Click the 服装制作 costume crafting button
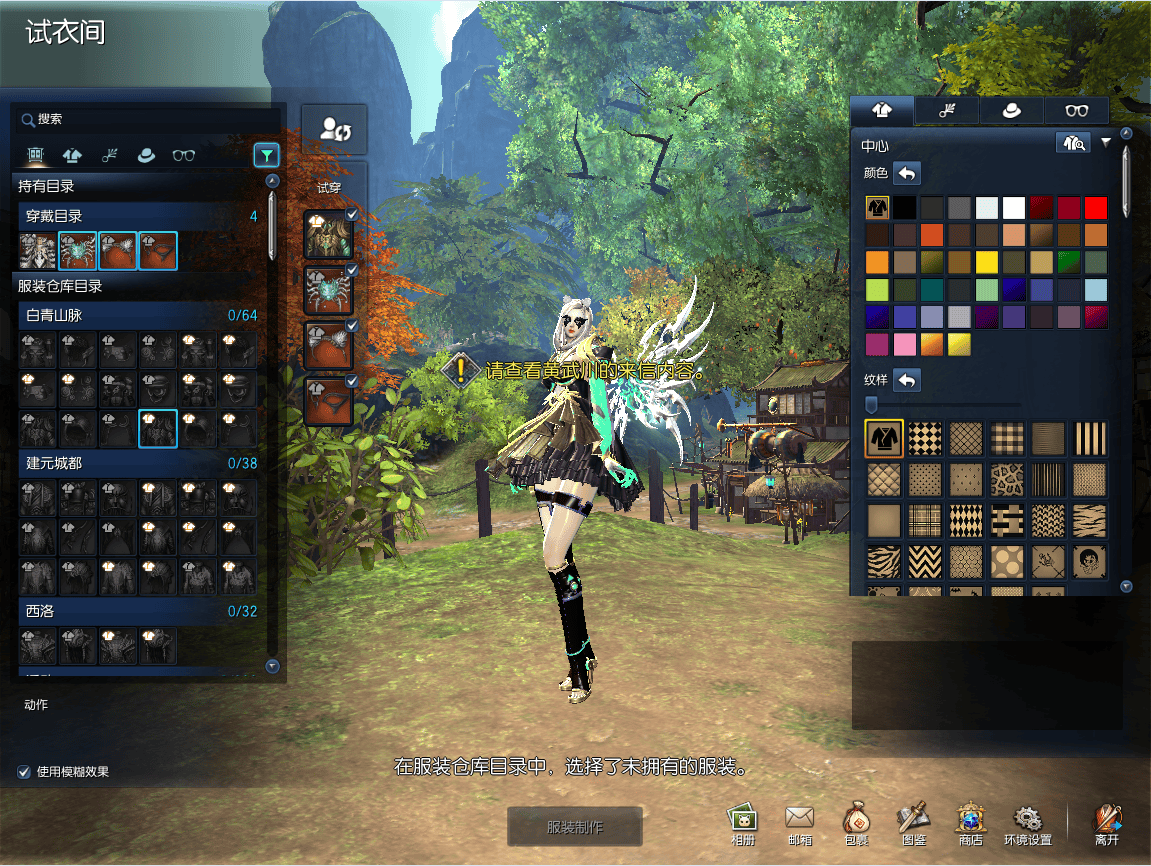This screenshot has height=866, width=1151. tap(574, 827)
